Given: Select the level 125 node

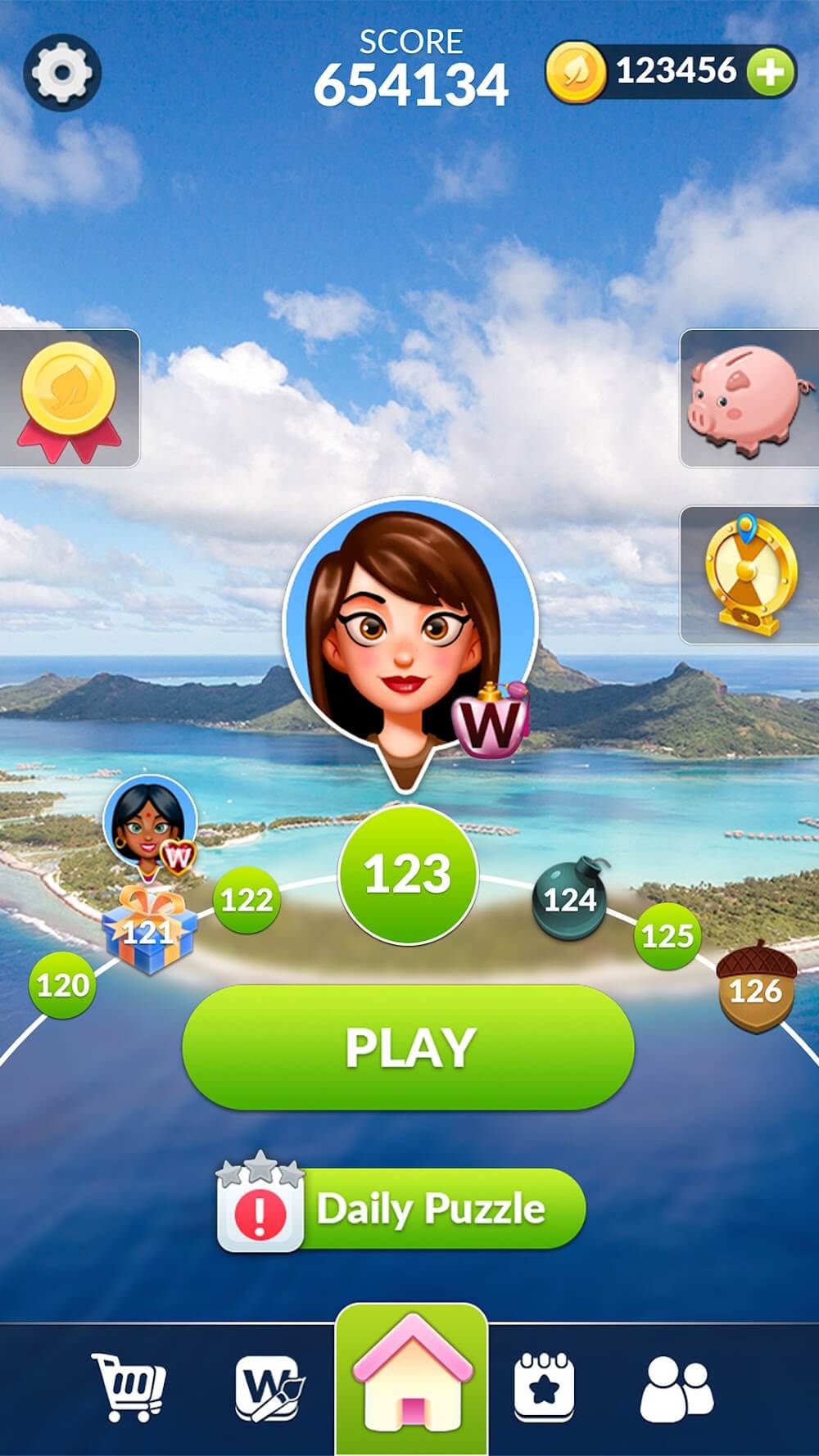Looking at the screenshot, I should (x=667, y=935).
